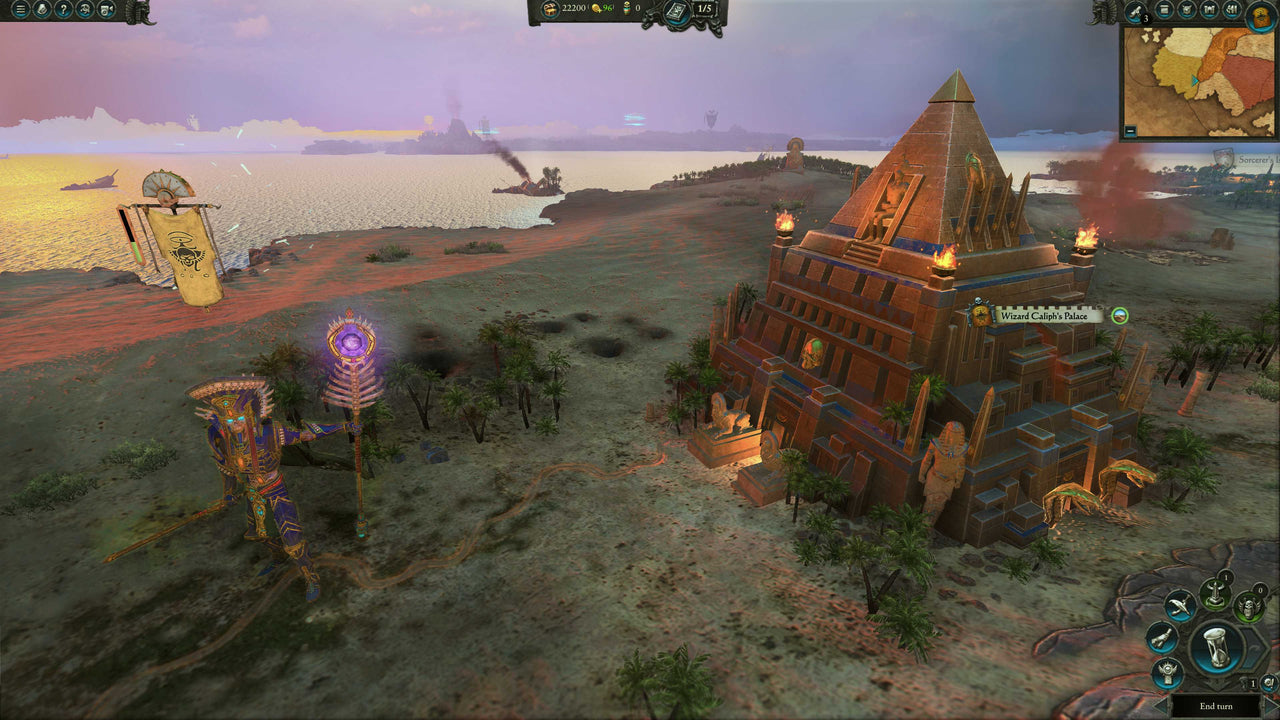
Task: Open the help panel via the question mark icon
Action: pyautogui.click(x=63, y=11)
